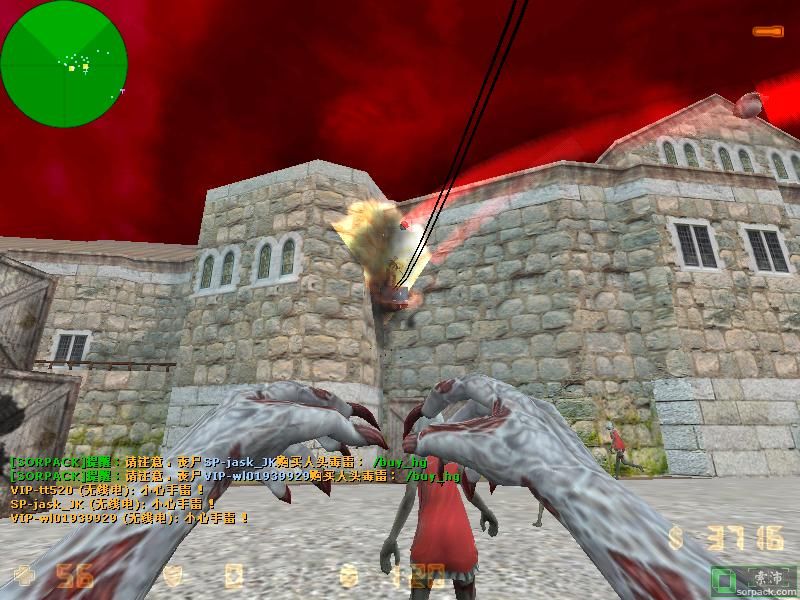Click the round timer clock icon
The image size is (800, 600).
347,575
